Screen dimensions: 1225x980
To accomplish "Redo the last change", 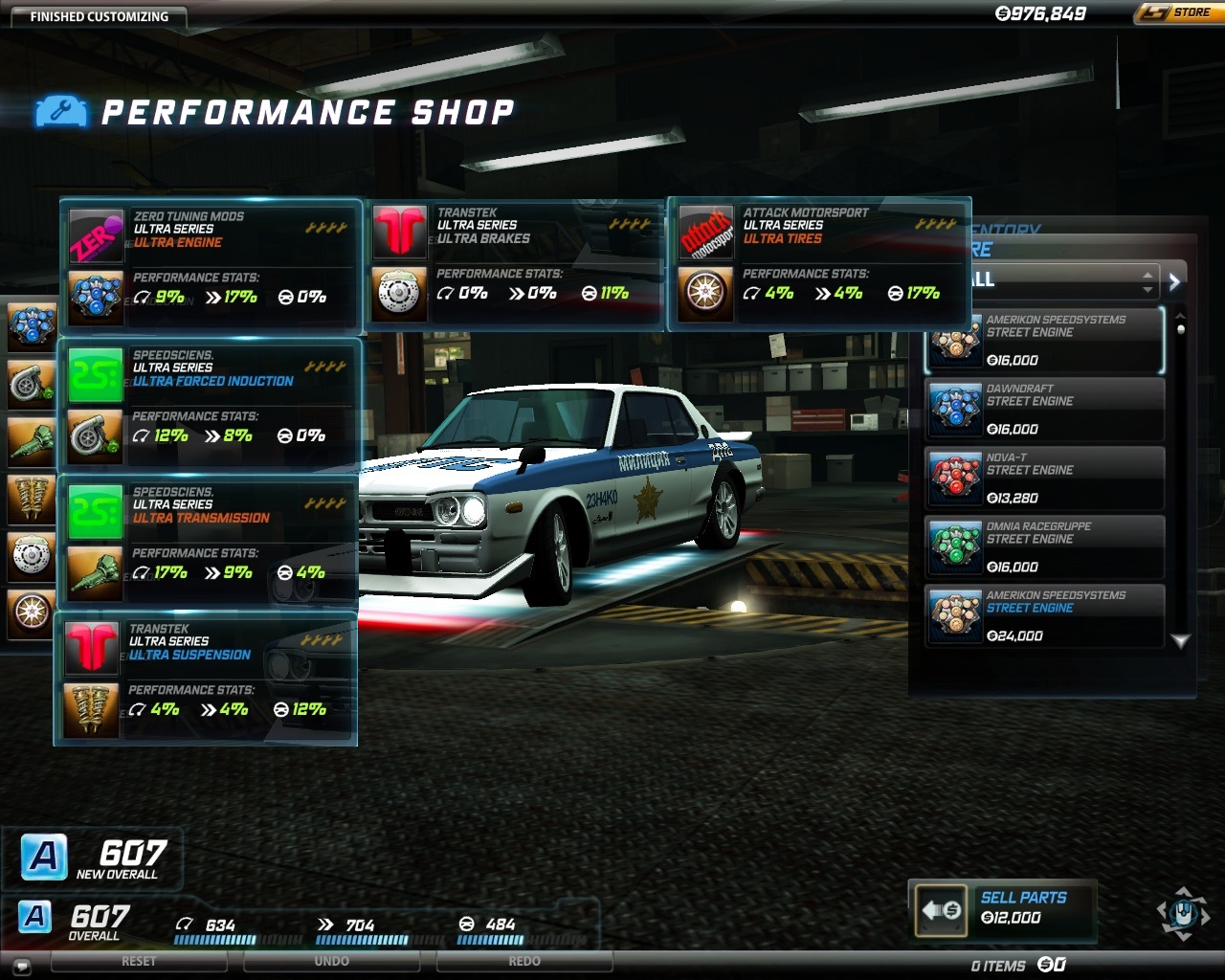I will 524,962.
